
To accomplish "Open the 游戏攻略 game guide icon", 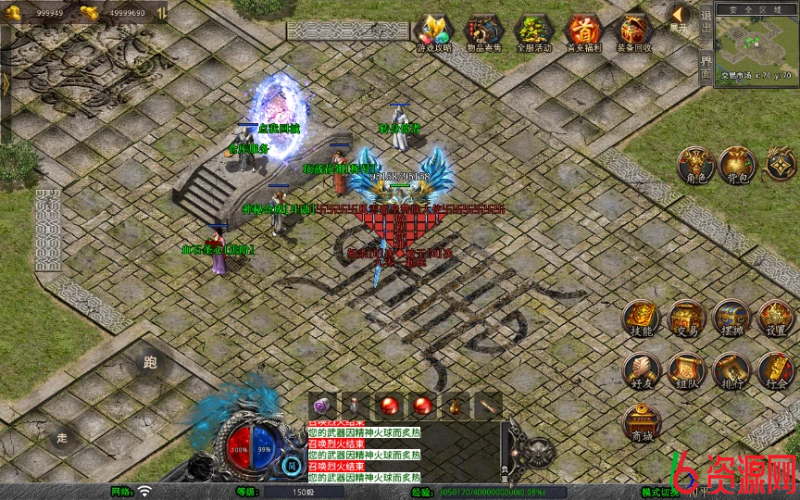I will [x=434, y=31].
